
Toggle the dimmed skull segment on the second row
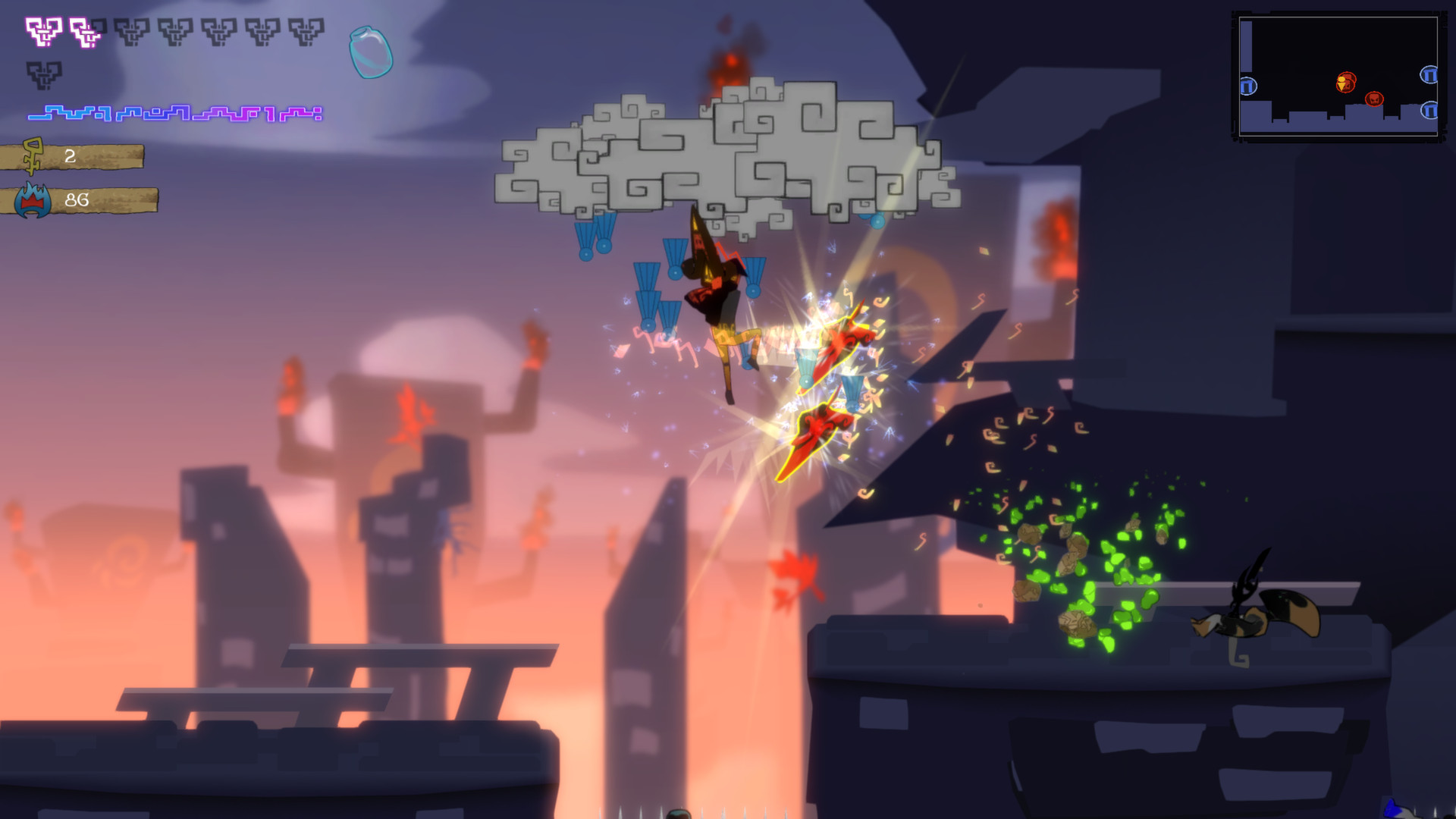click(43, 76)
